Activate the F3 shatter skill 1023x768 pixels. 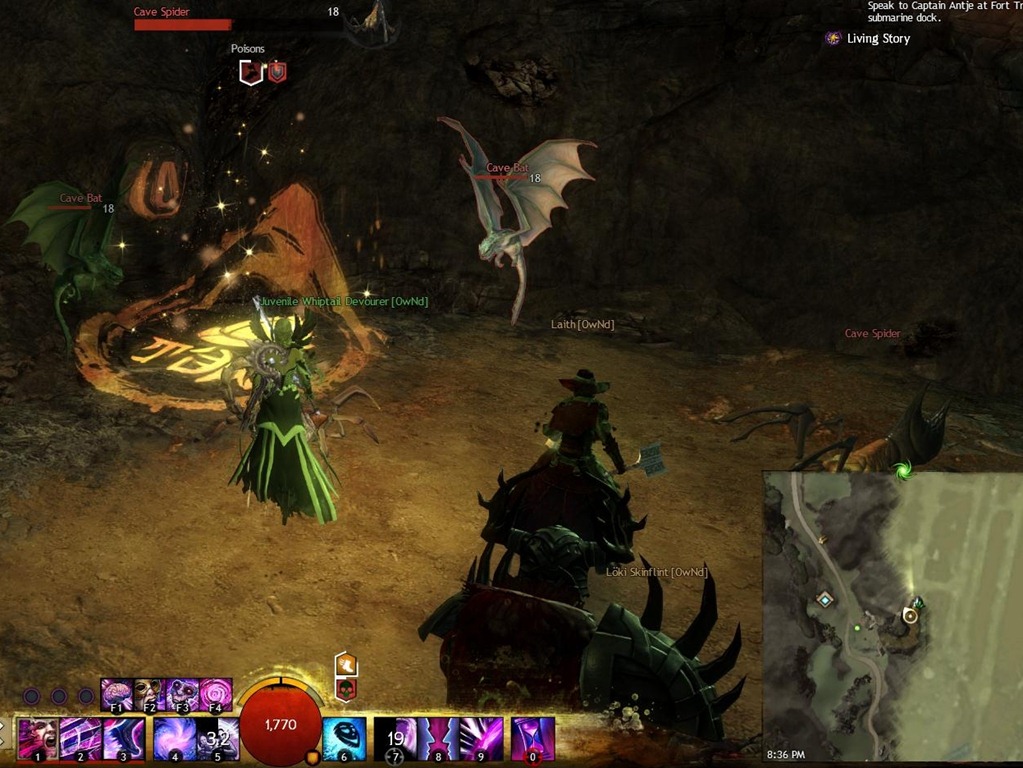coord(182,693)
